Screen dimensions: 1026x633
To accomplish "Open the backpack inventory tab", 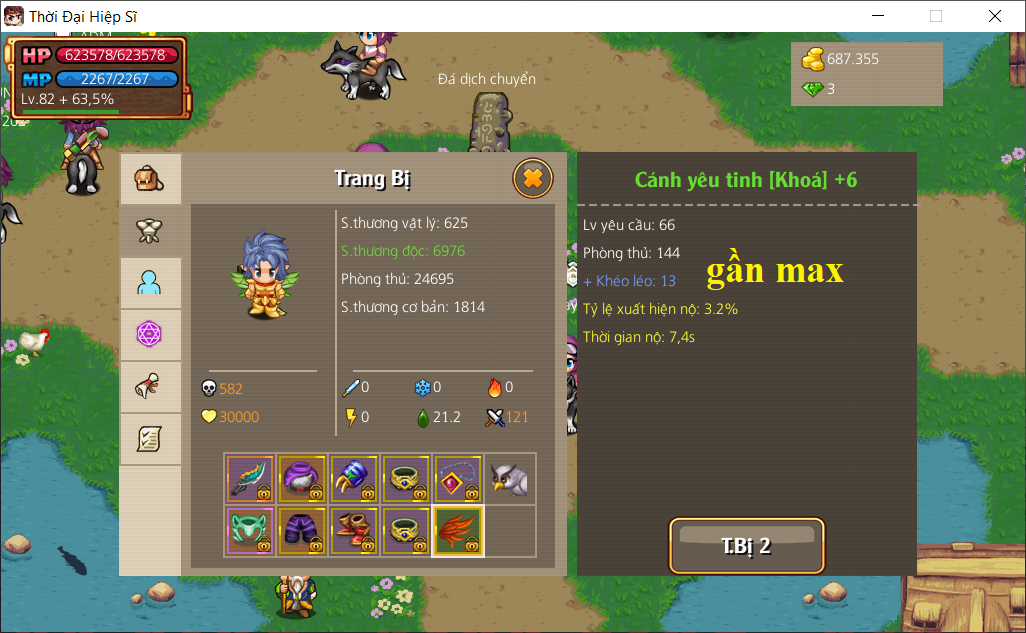I will [x=150, y=179].
